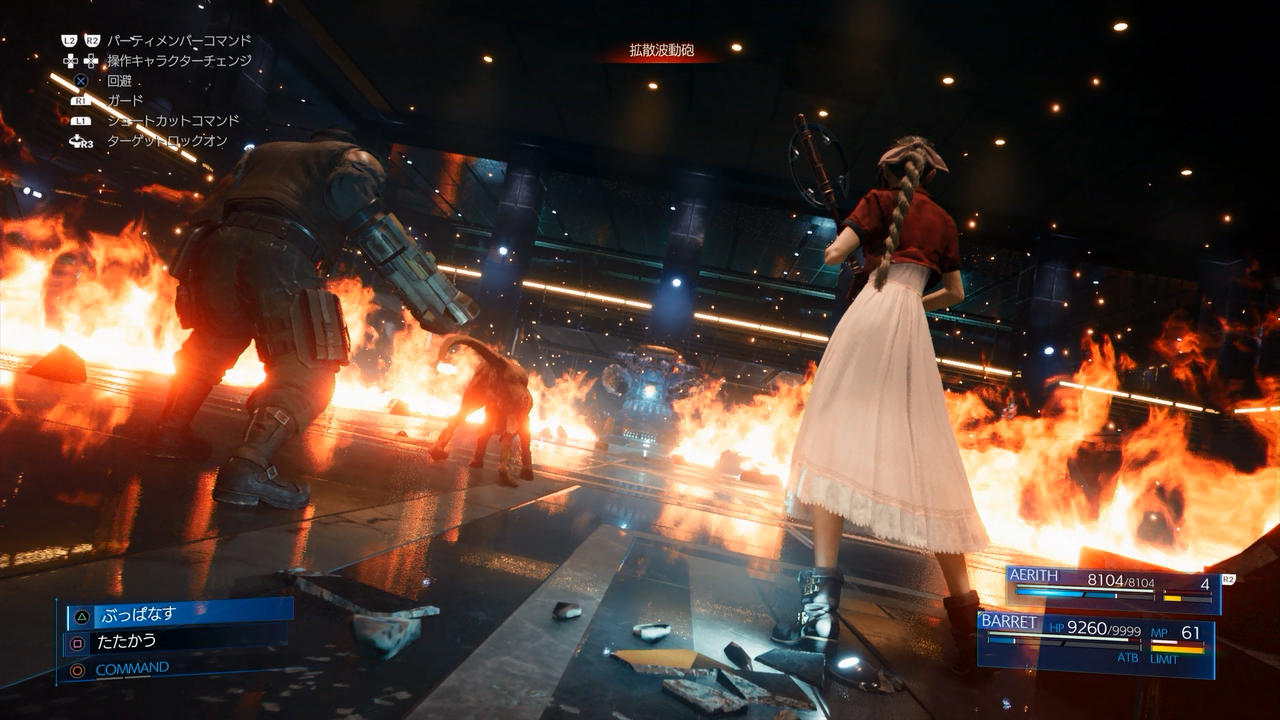Select Aerith's party status panel

coord(1112,590)
